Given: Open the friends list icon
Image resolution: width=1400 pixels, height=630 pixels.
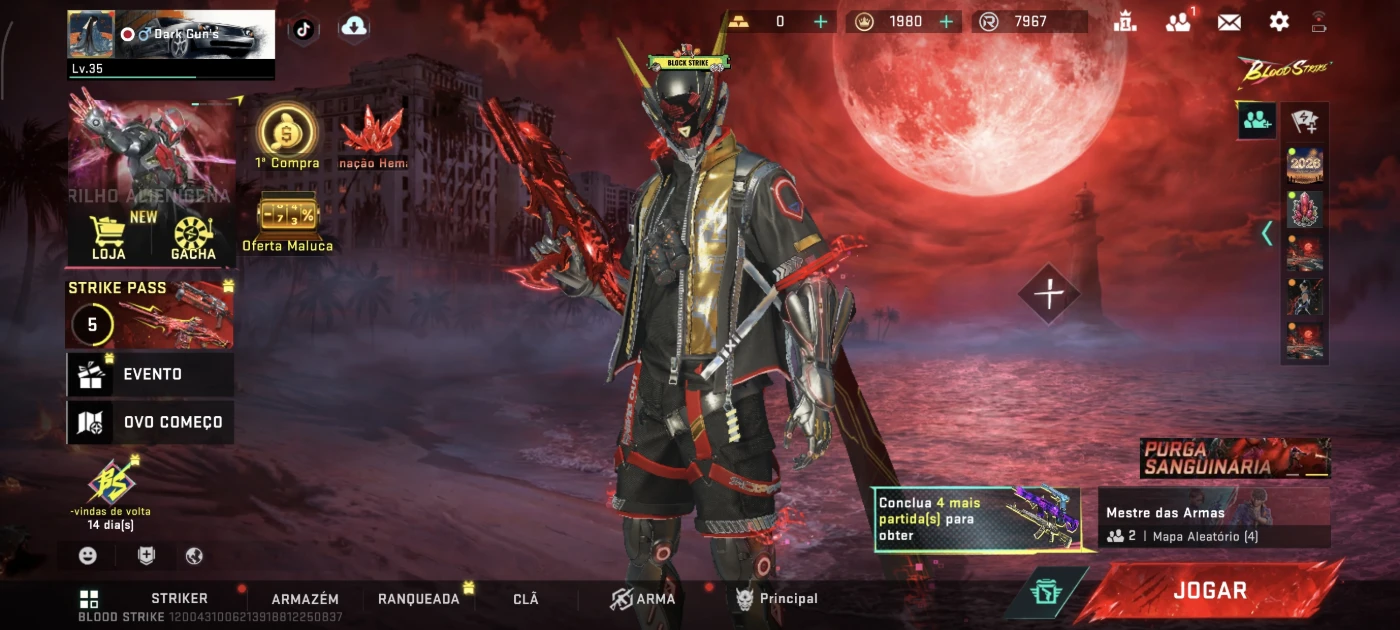Looking at the screenshot, I should pos(1178,22).
